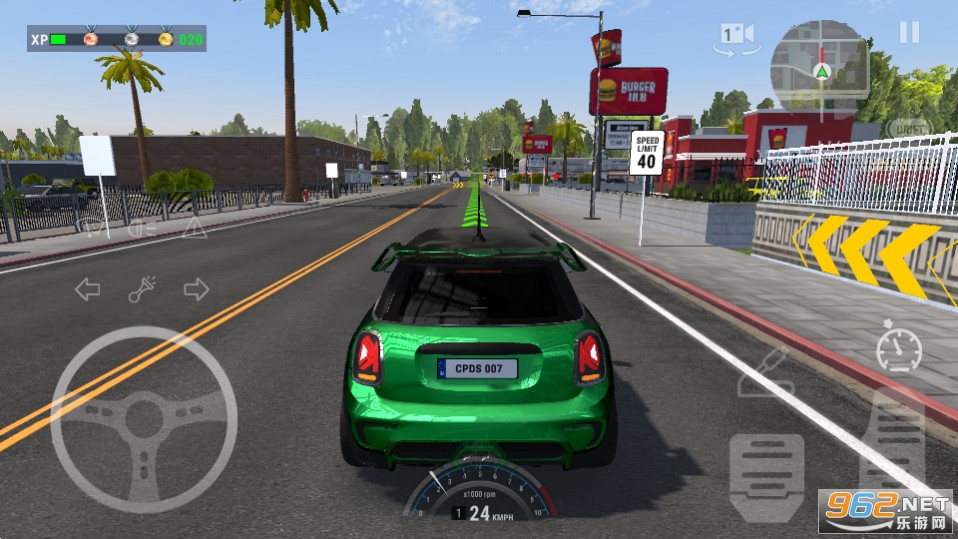Pull the handbrake lever
This screenshot has height=539, width=958.
[764, 372]
